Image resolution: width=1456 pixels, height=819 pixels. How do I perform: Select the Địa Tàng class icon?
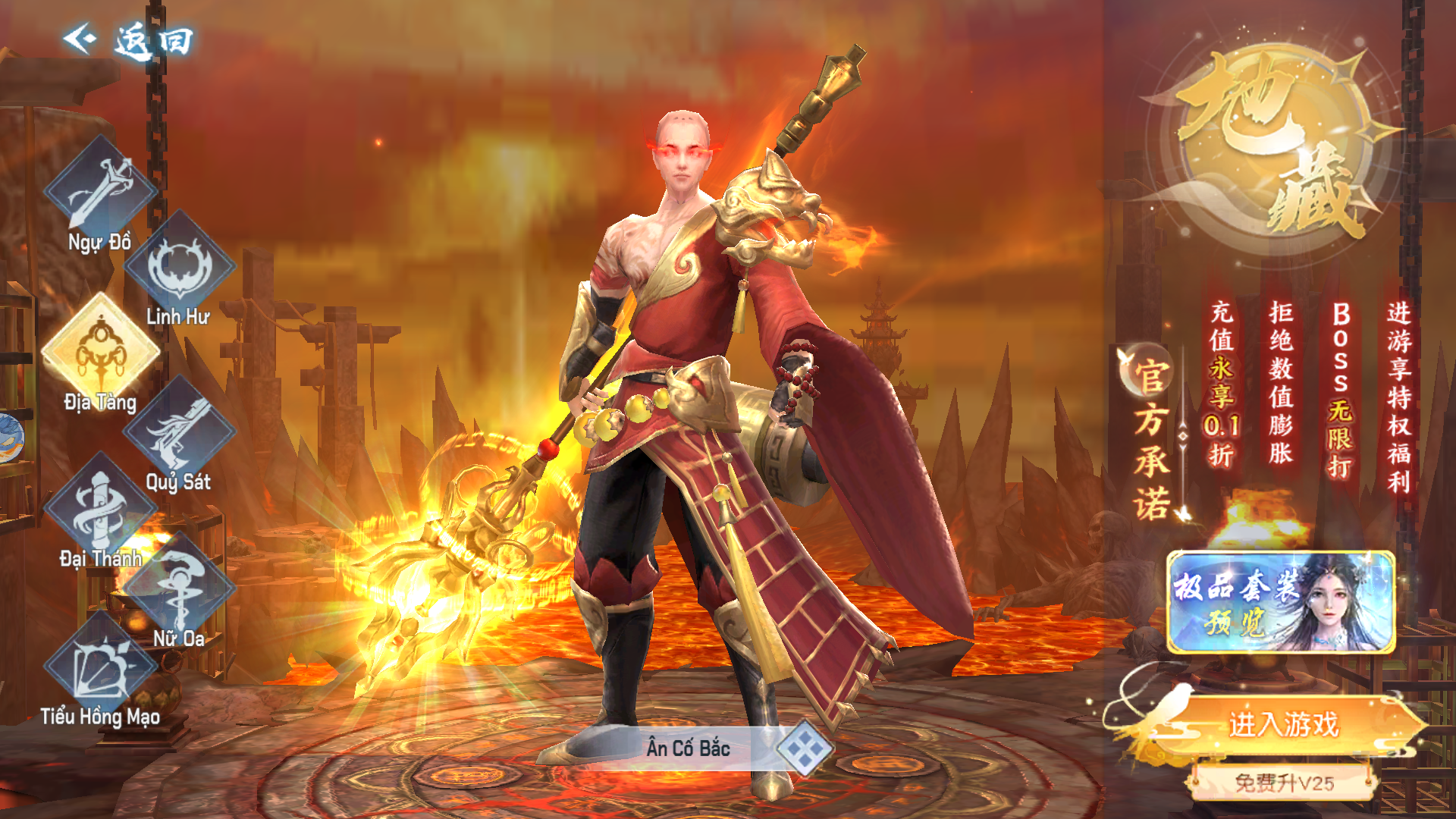(100, 350)
